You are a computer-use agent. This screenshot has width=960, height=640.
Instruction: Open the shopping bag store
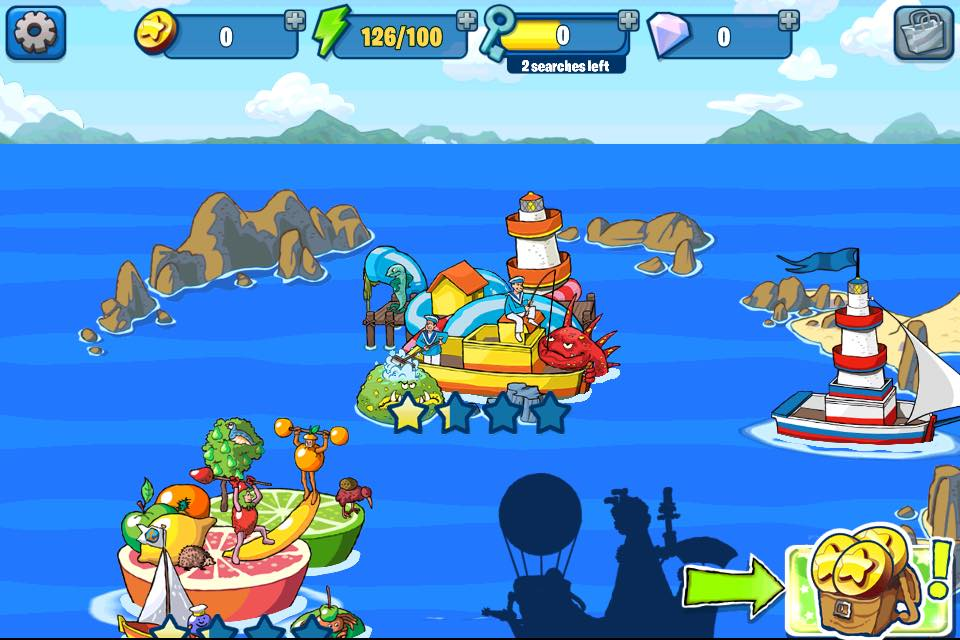(923, 33)
